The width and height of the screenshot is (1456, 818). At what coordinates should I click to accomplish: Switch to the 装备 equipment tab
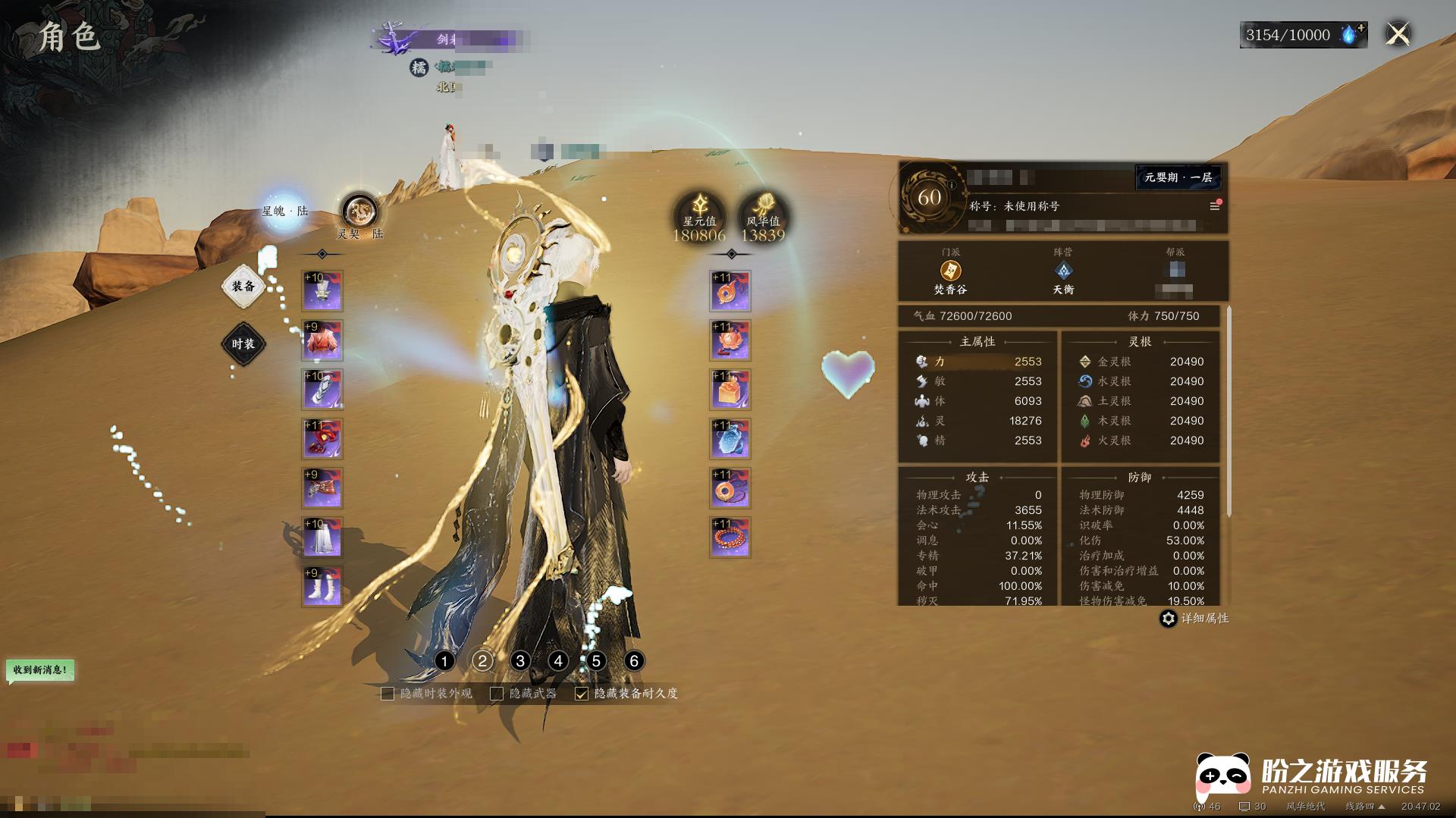(x=243, y=287)
